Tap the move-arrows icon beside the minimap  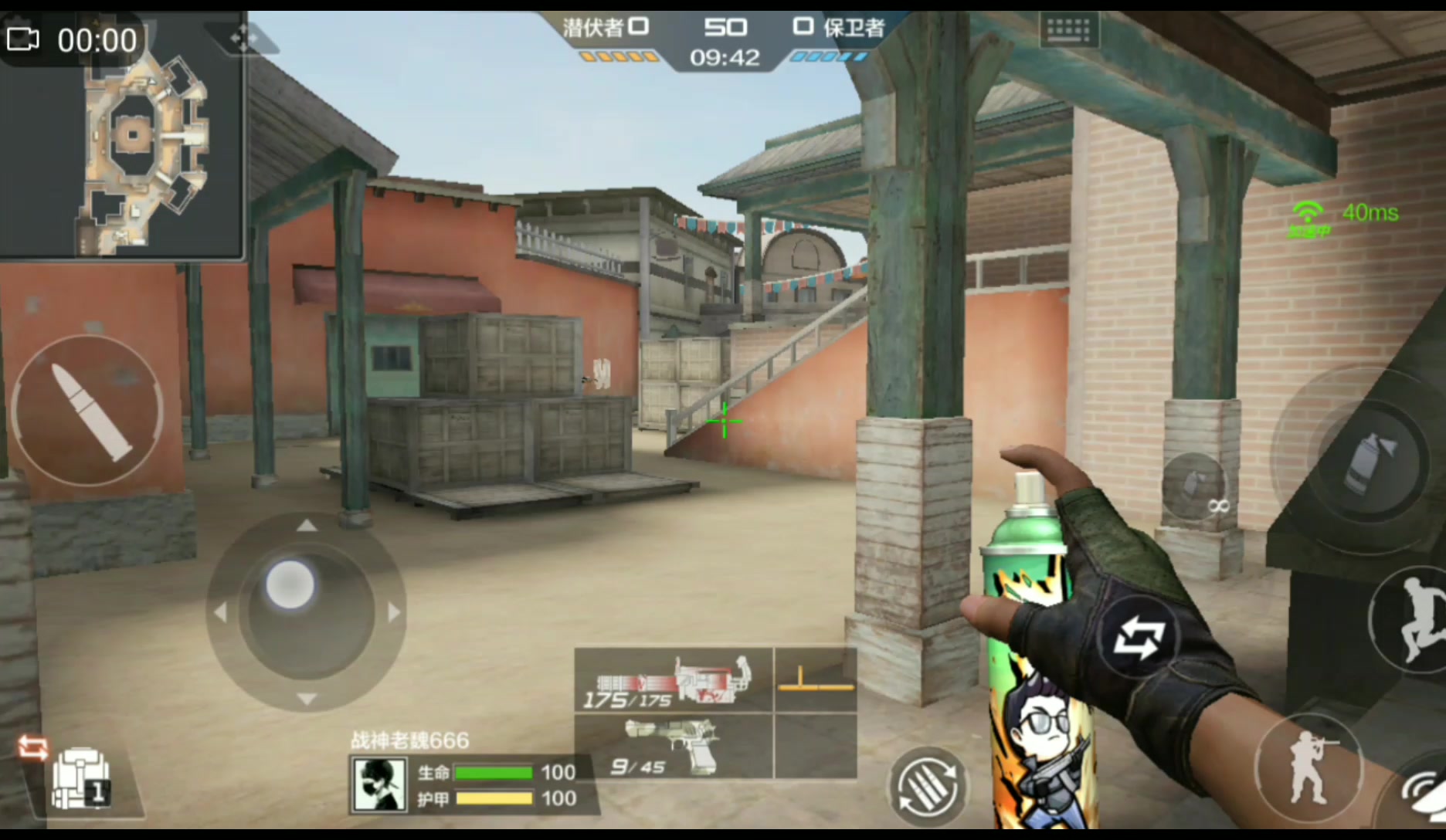[x=243, y=38]
